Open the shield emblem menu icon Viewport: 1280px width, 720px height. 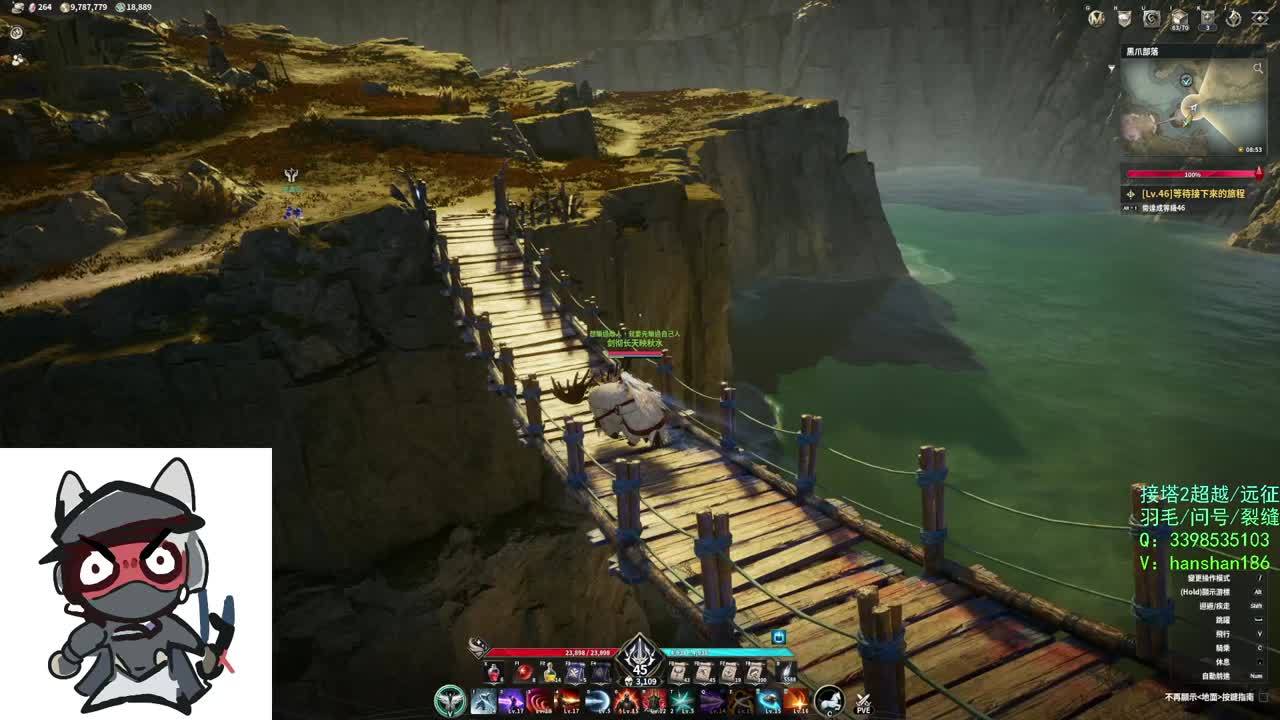(1124, 18)
